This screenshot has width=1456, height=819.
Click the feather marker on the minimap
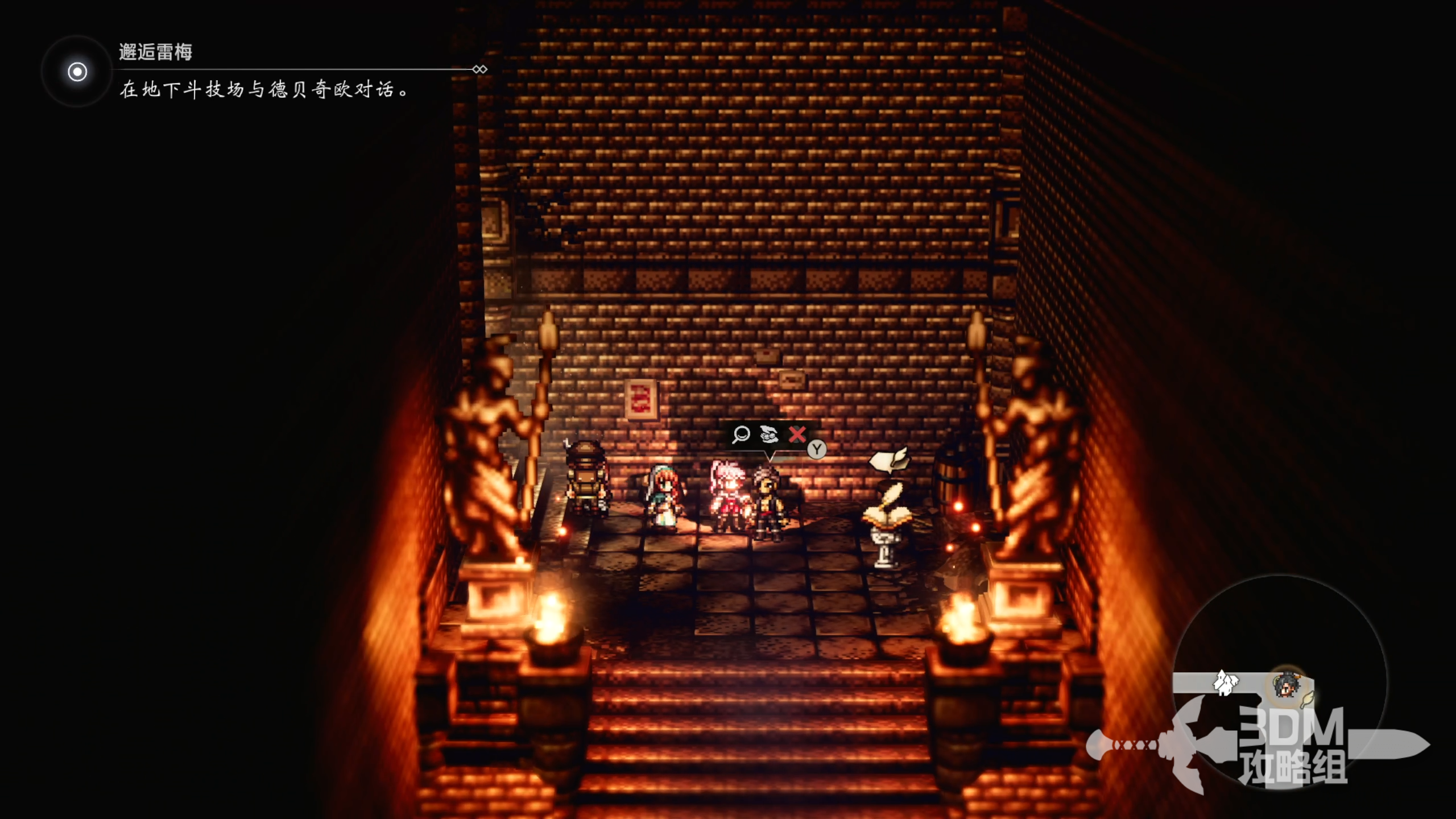[1308, 698]
